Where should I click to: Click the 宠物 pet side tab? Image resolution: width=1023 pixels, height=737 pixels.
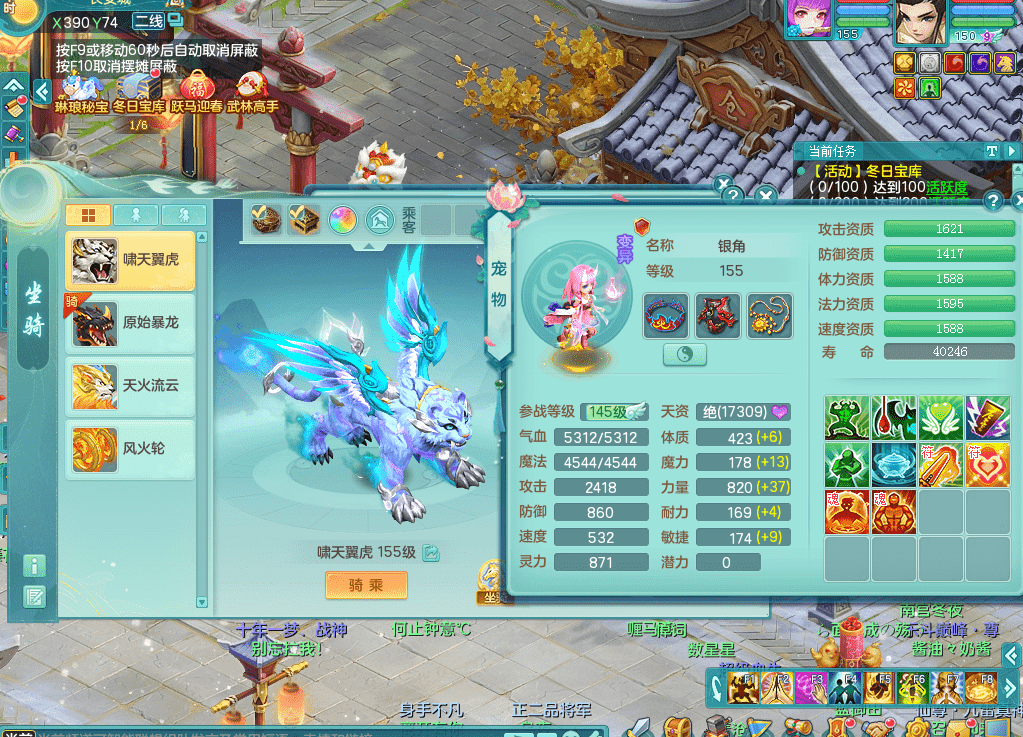tap(499, 283)
